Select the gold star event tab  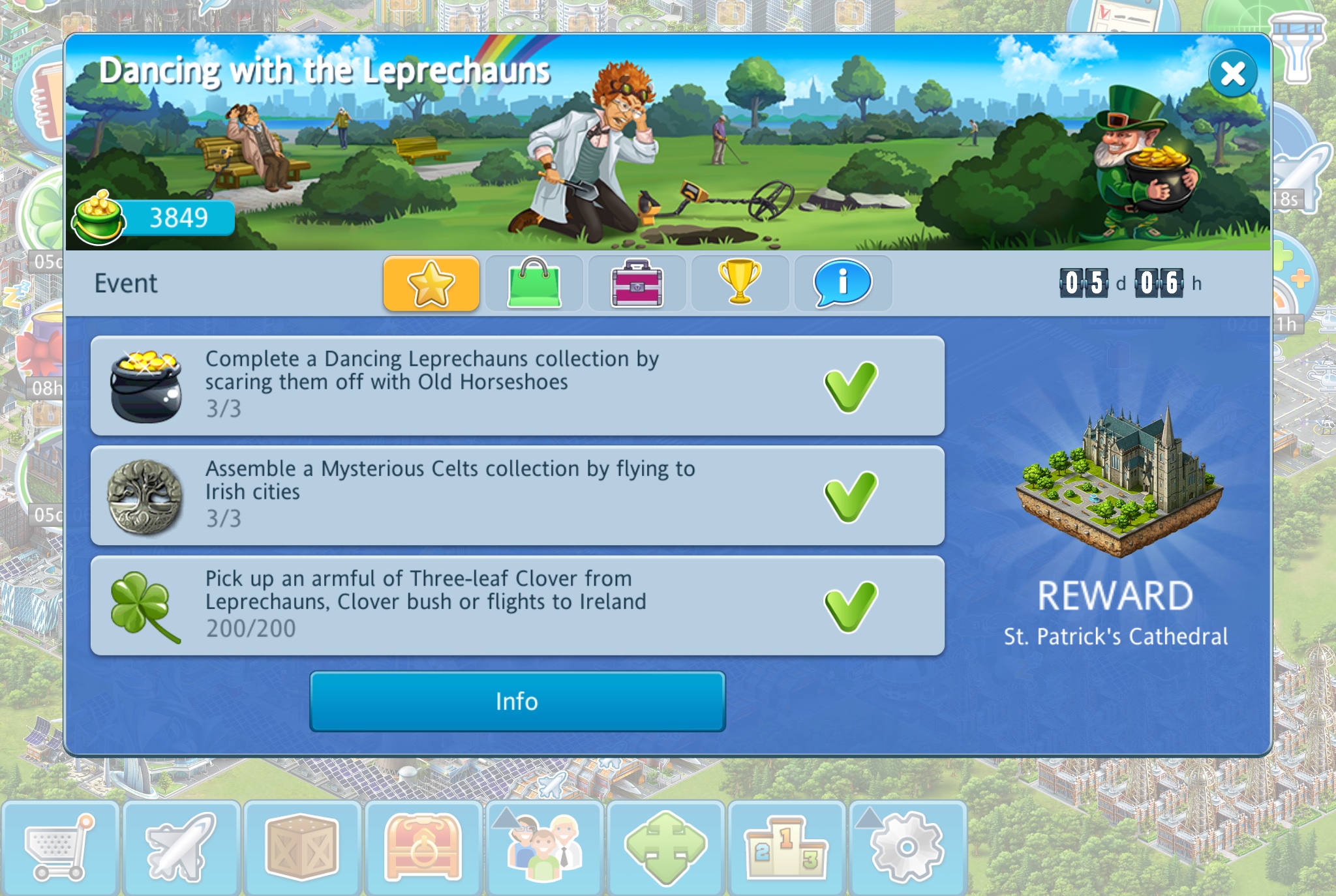(x=431, y=284)
